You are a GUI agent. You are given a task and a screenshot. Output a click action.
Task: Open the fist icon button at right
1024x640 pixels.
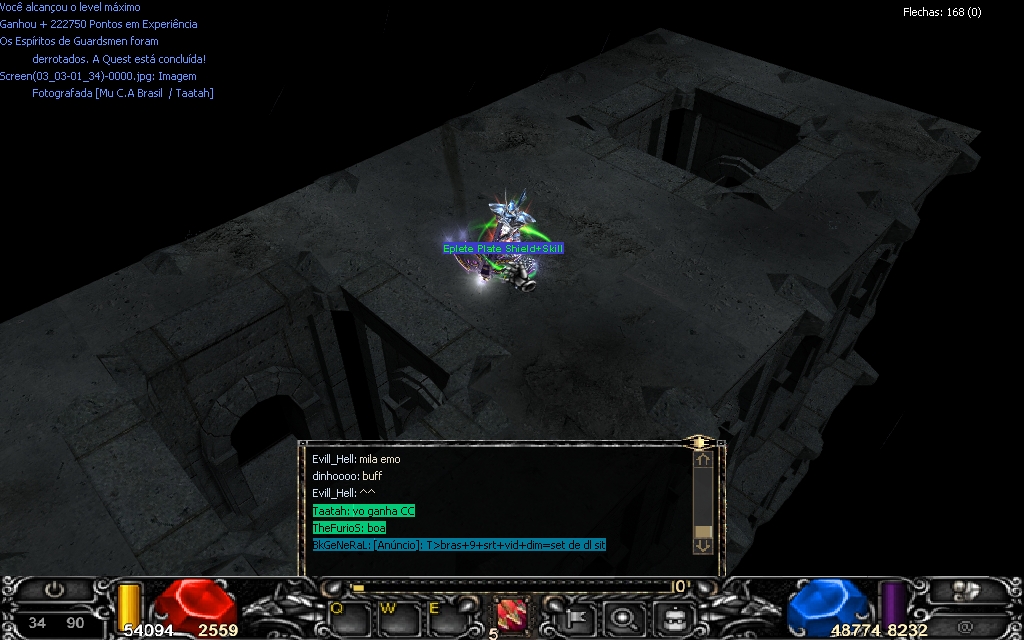tap(965, 591)
